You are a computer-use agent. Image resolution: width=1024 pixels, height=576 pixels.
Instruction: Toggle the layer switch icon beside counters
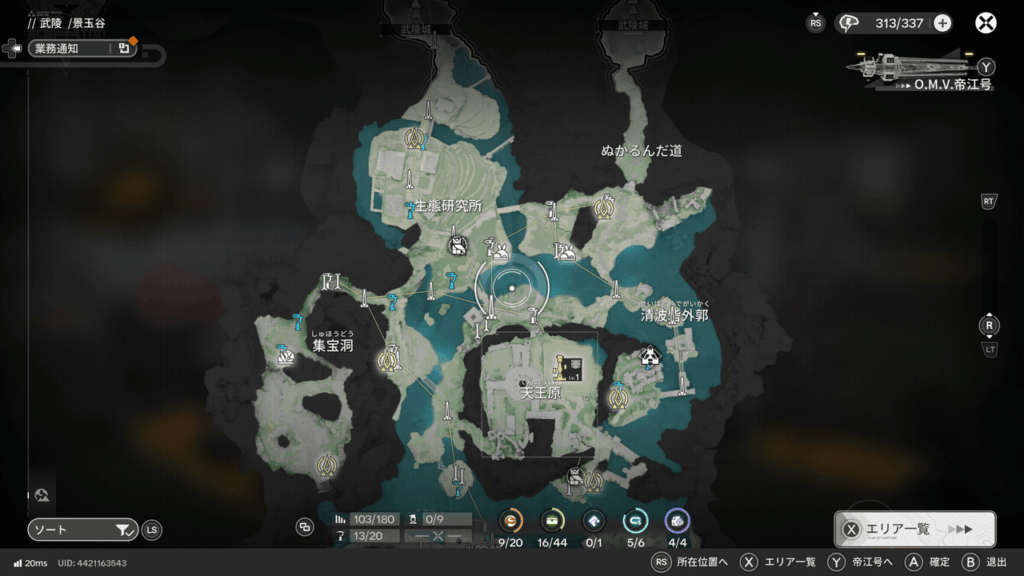pos(305,527)
